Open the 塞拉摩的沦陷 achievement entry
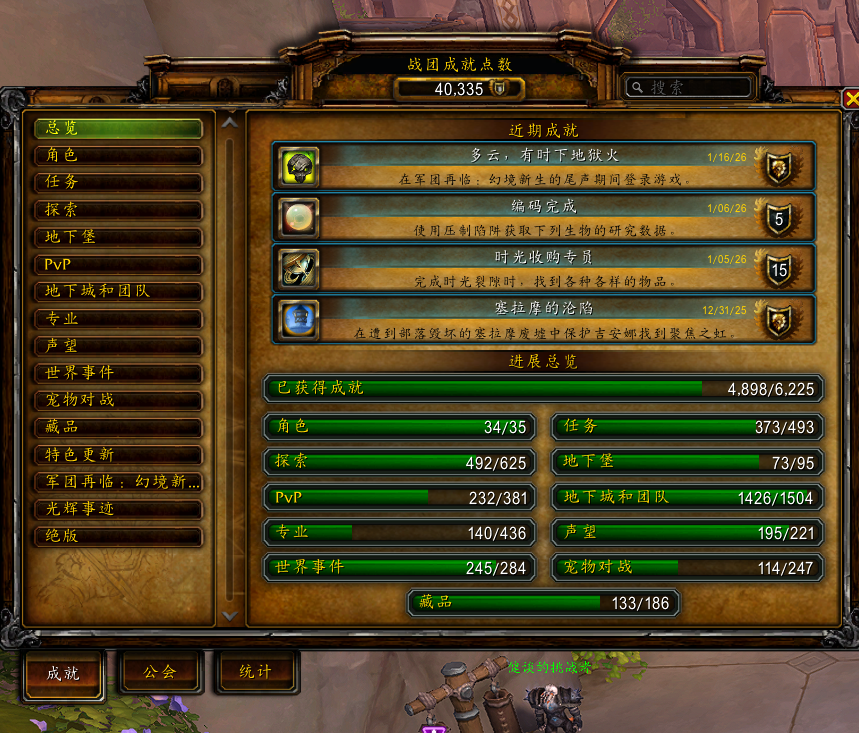Viewport: 859px width, 733px height. click(x=543, y=319)
